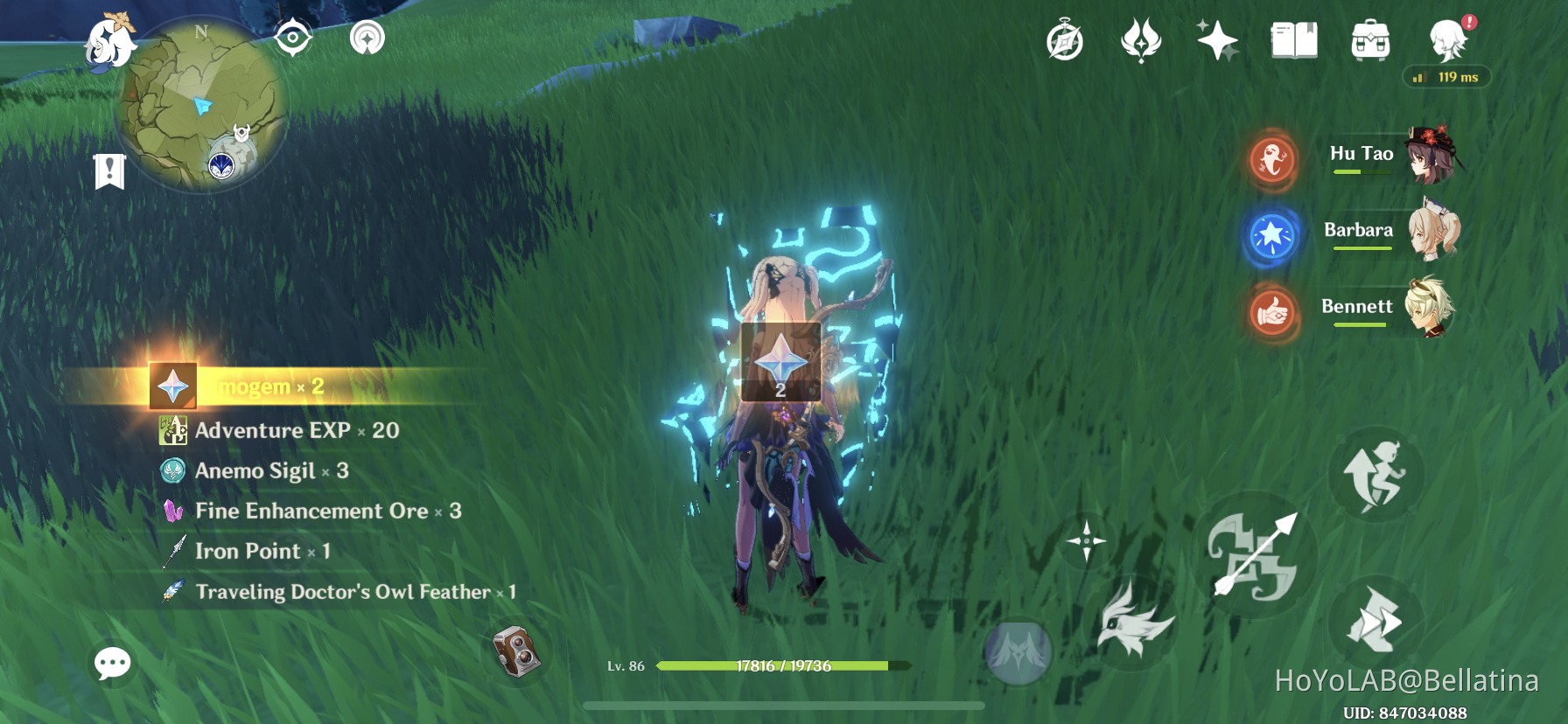Open the Archive book icon
Viewport: 1568px width, 724px height.
(1294, 40)
